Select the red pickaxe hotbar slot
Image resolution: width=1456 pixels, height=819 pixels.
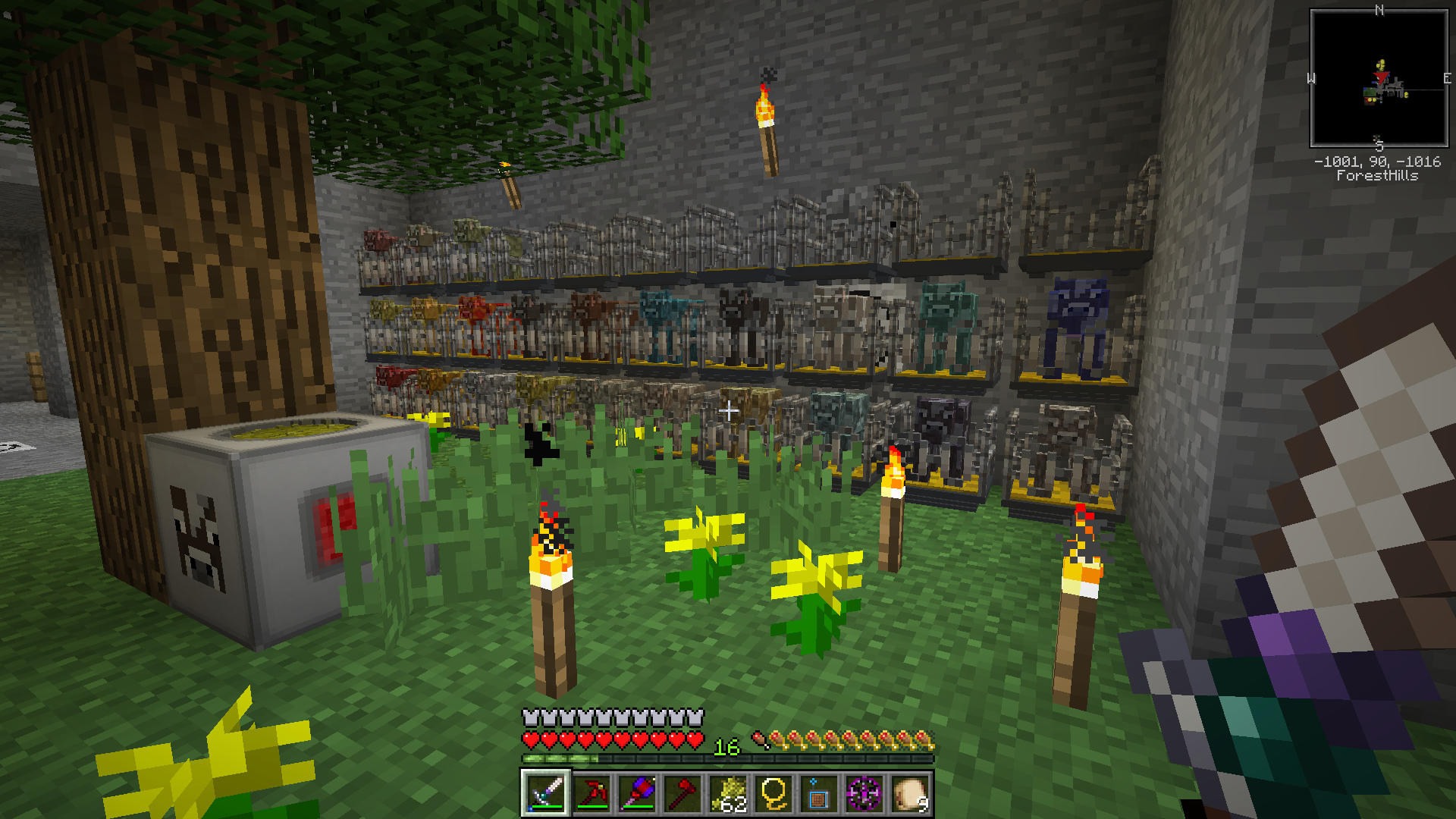coord(591,793)
